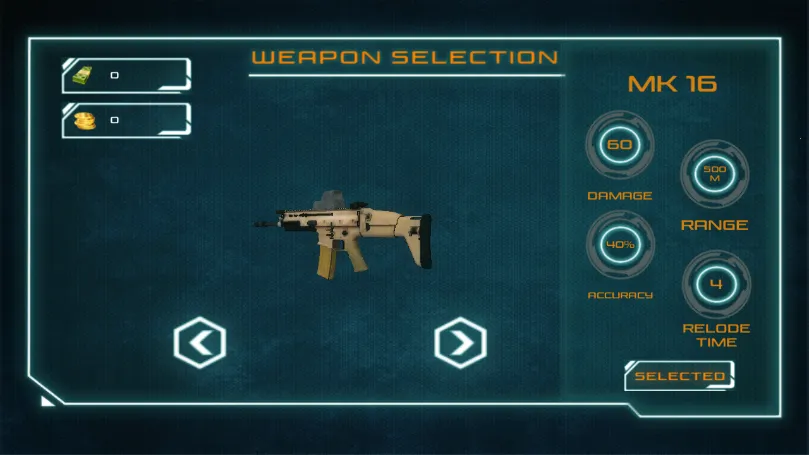Show the previous weapon with left arrow

pos(200,343)
